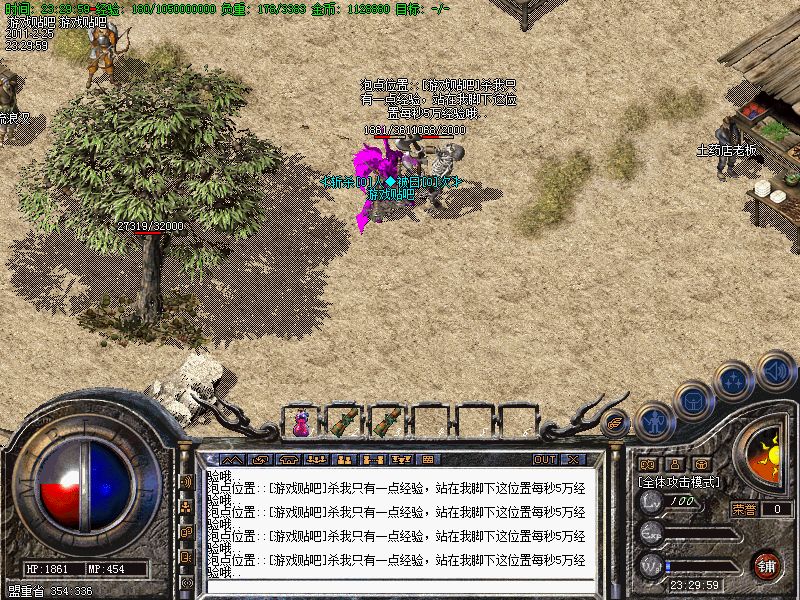Click the small head-and-shoulders status panel button
The height and width of the screenshot is (600, 800).
point(674,464)
